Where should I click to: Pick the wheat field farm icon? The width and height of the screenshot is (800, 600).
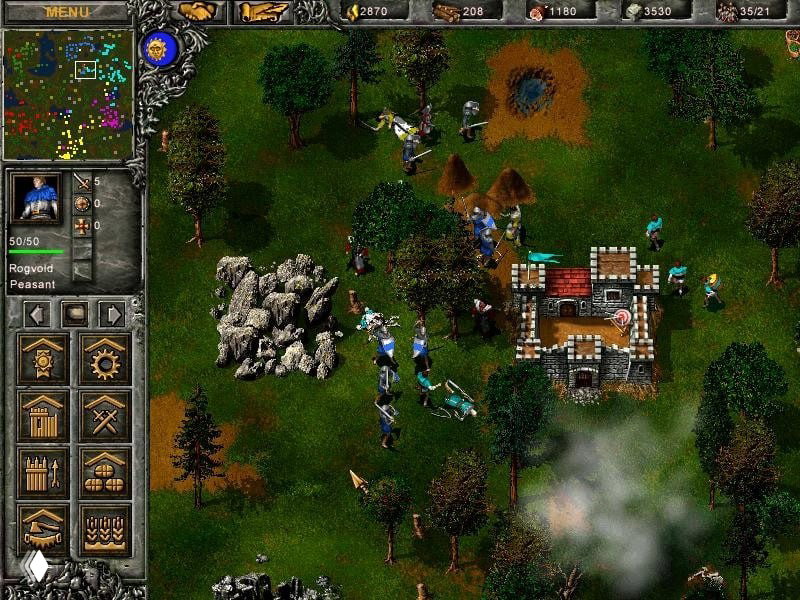105,529
